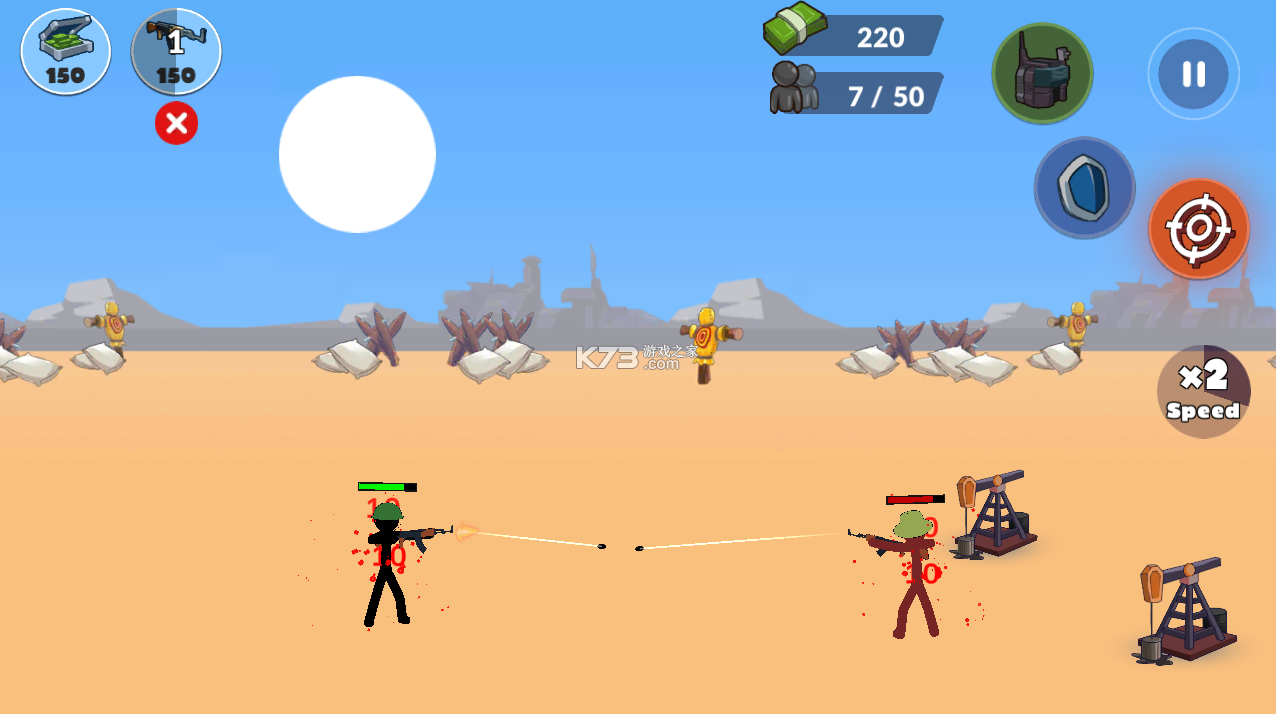Toggle the x2 Speed button
The image size is (1276, 714).
(x=1203, y=392)
